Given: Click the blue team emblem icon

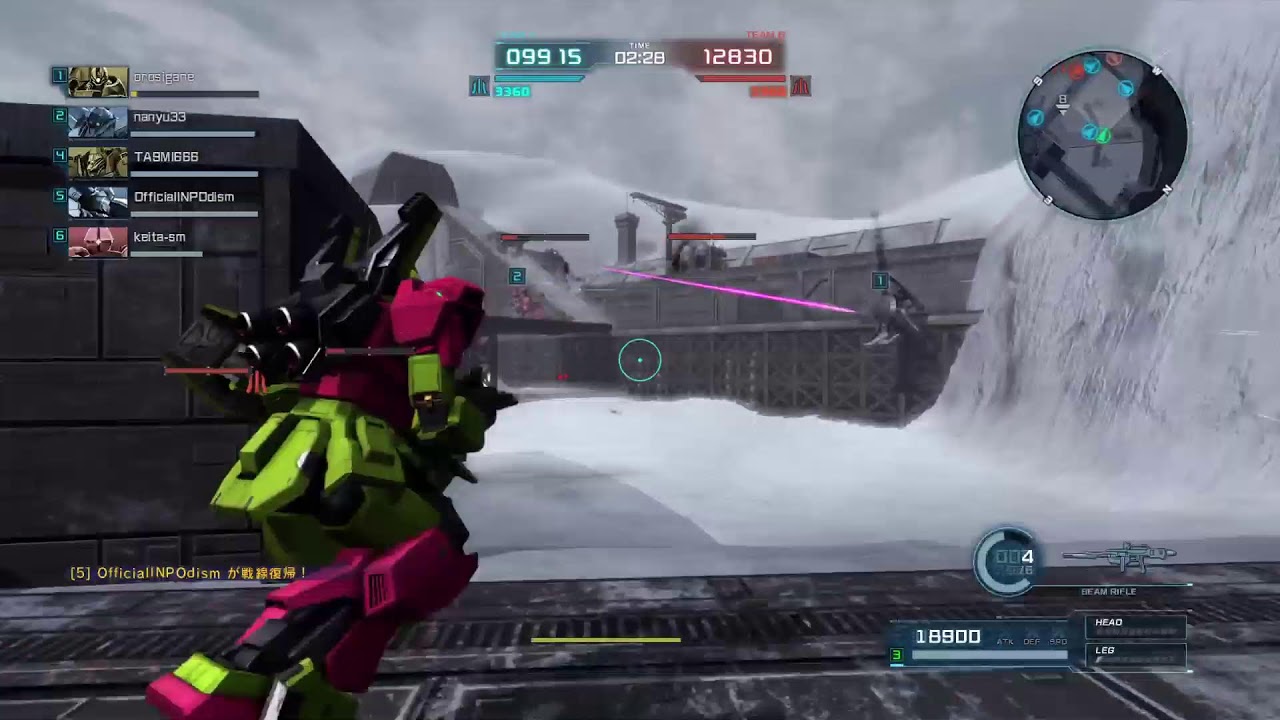Looking at the screenshot, I should (x=479, y=86).
